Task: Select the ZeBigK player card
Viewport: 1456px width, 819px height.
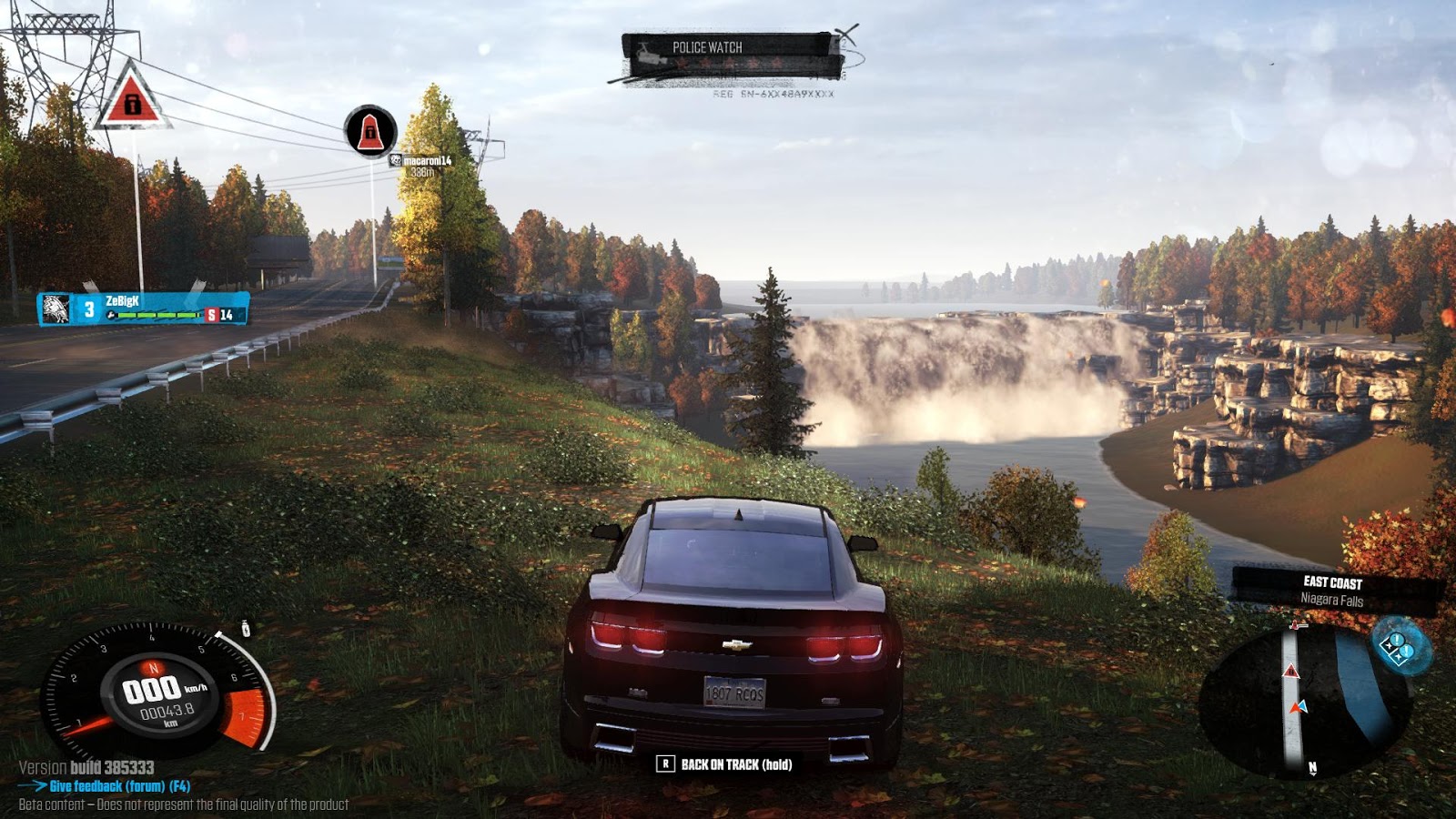Action: (144, 309)
